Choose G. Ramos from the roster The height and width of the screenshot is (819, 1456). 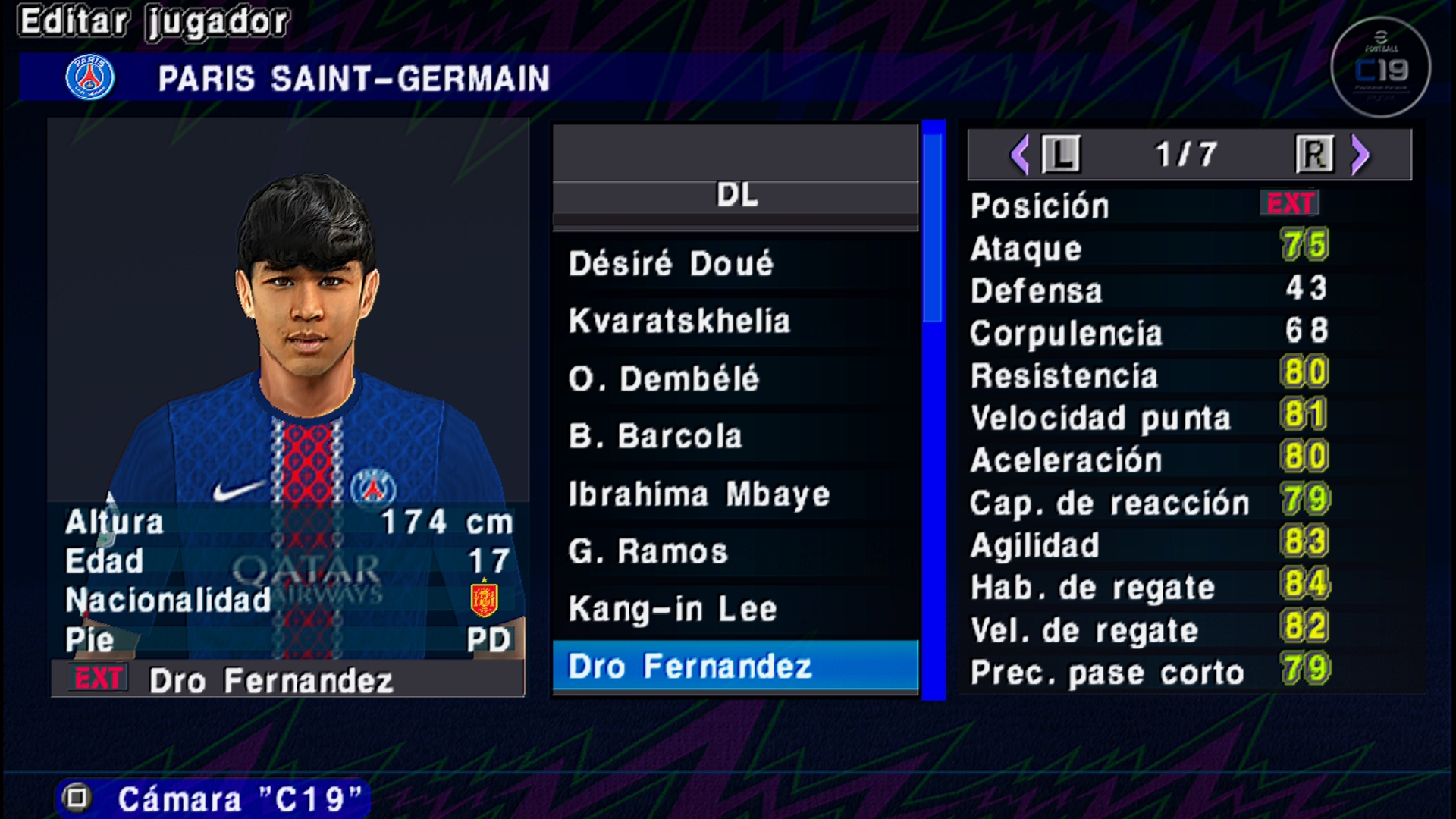734,551
